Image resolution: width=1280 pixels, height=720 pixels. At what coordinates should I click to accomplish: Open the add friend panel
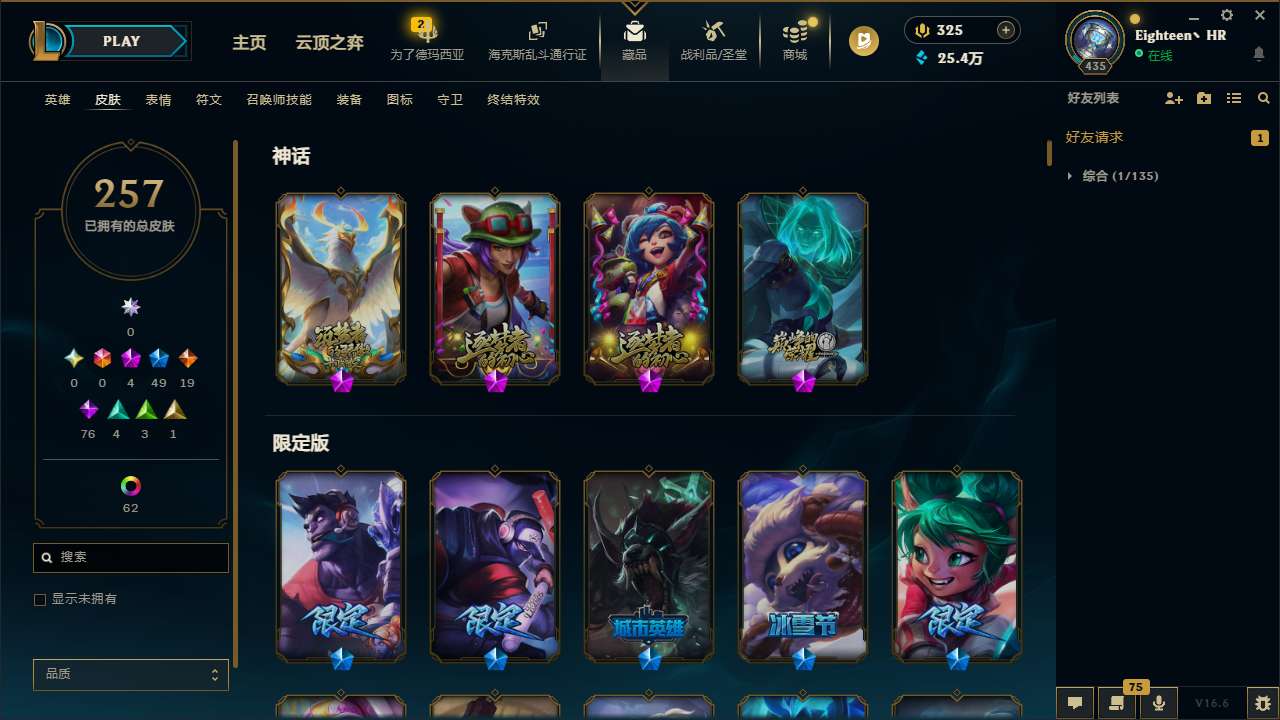tap(1174, 98)
